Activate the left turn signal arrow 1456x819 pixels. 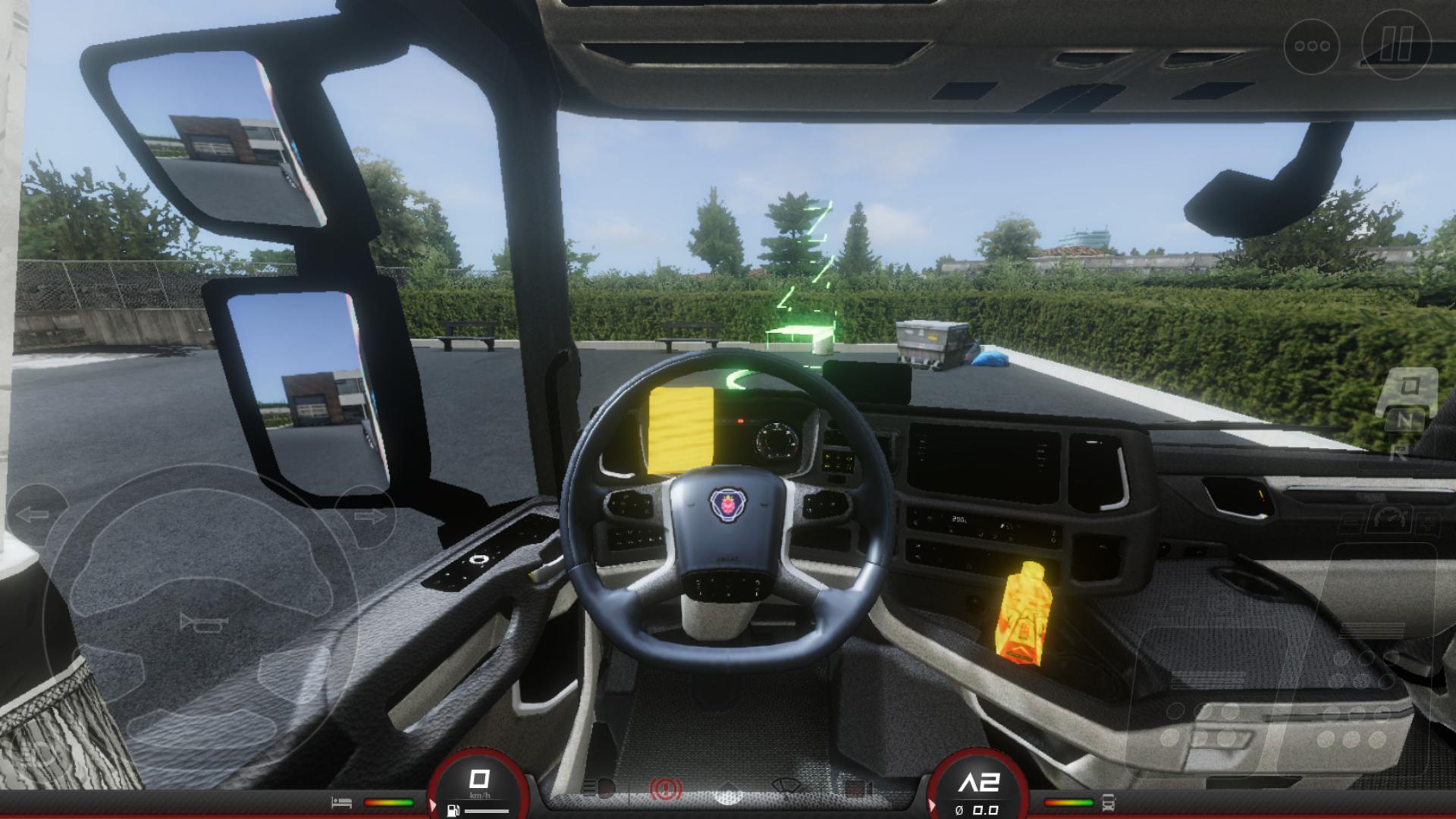[34, 516]
